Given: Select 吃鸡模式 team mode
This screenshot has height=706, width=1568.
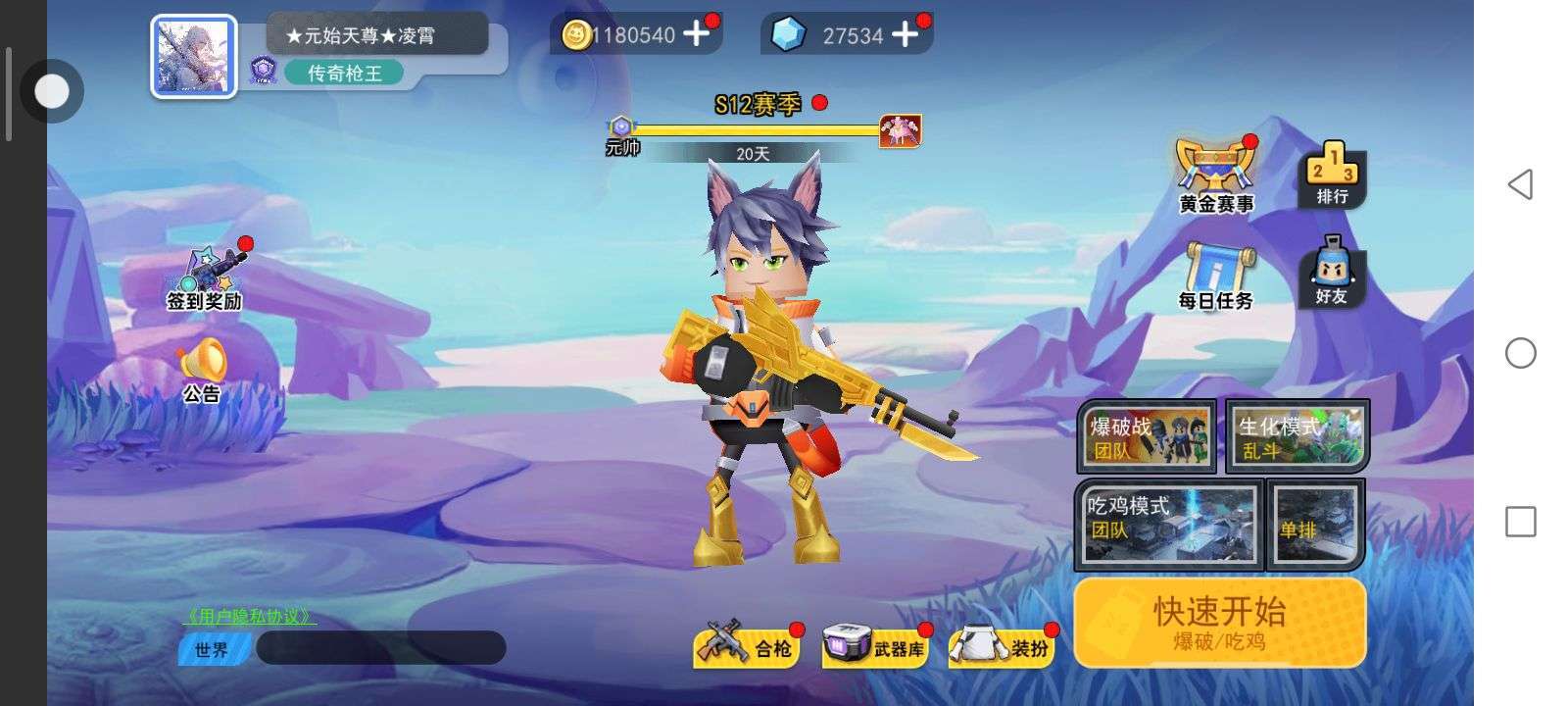Looking at the screenshot, I should pos(1168,525).
